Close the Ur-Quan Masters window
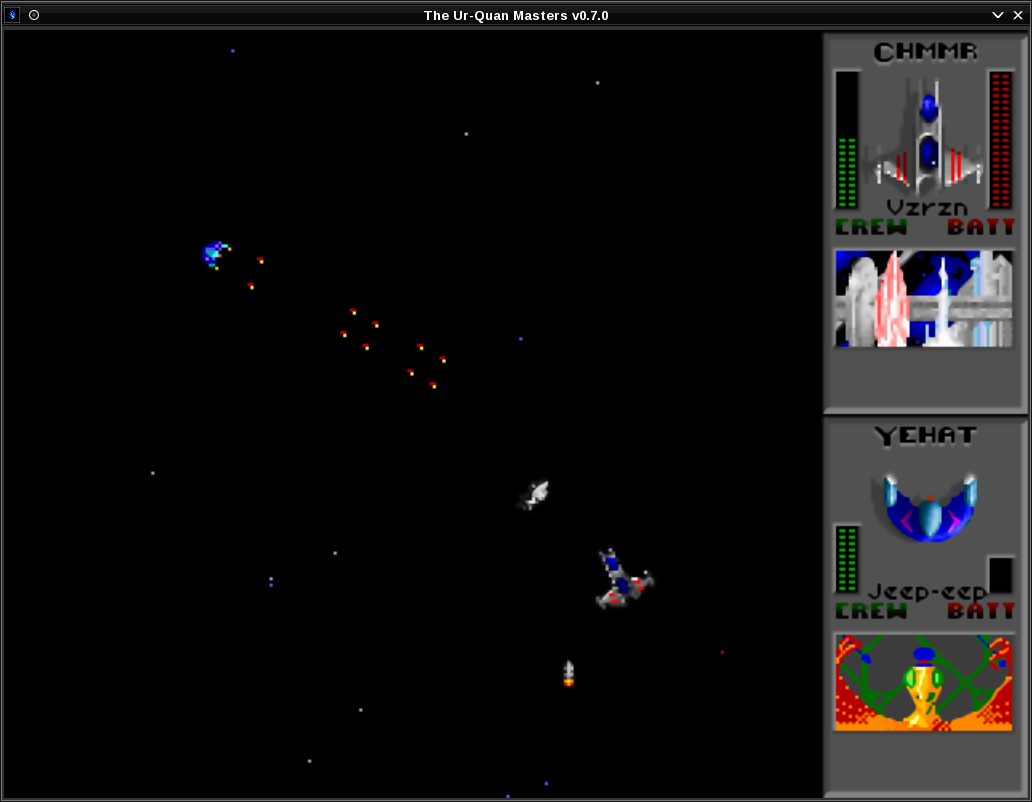The height and width of the screenshot is (802, 1032). point(1018,15)
